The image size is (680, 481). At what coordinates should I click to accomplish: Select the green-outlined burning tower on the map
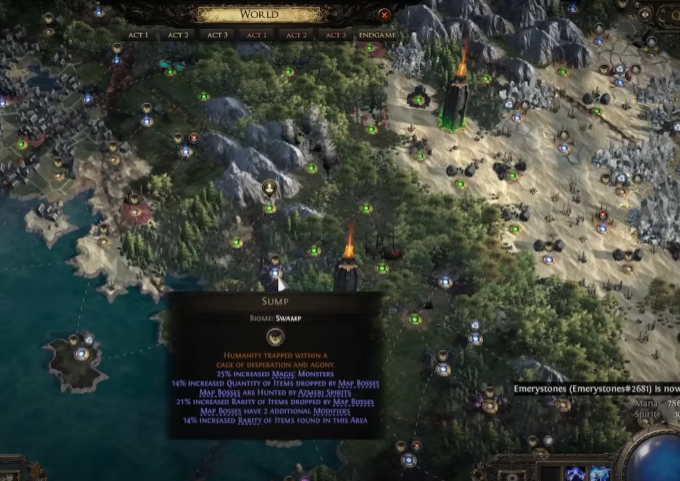pos(456,100)
